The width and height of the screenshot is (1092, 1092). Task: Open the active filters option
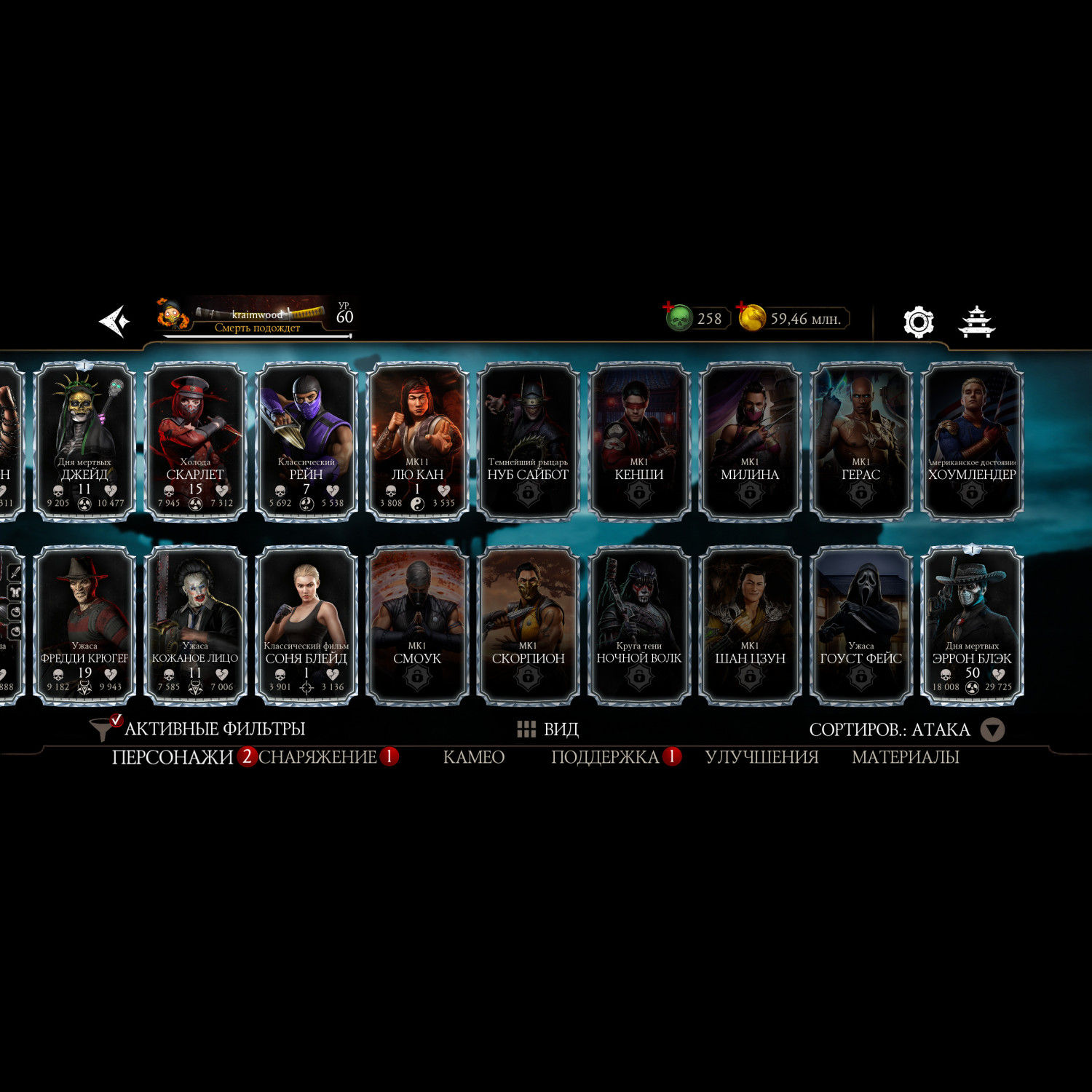(x=198, y=729)
